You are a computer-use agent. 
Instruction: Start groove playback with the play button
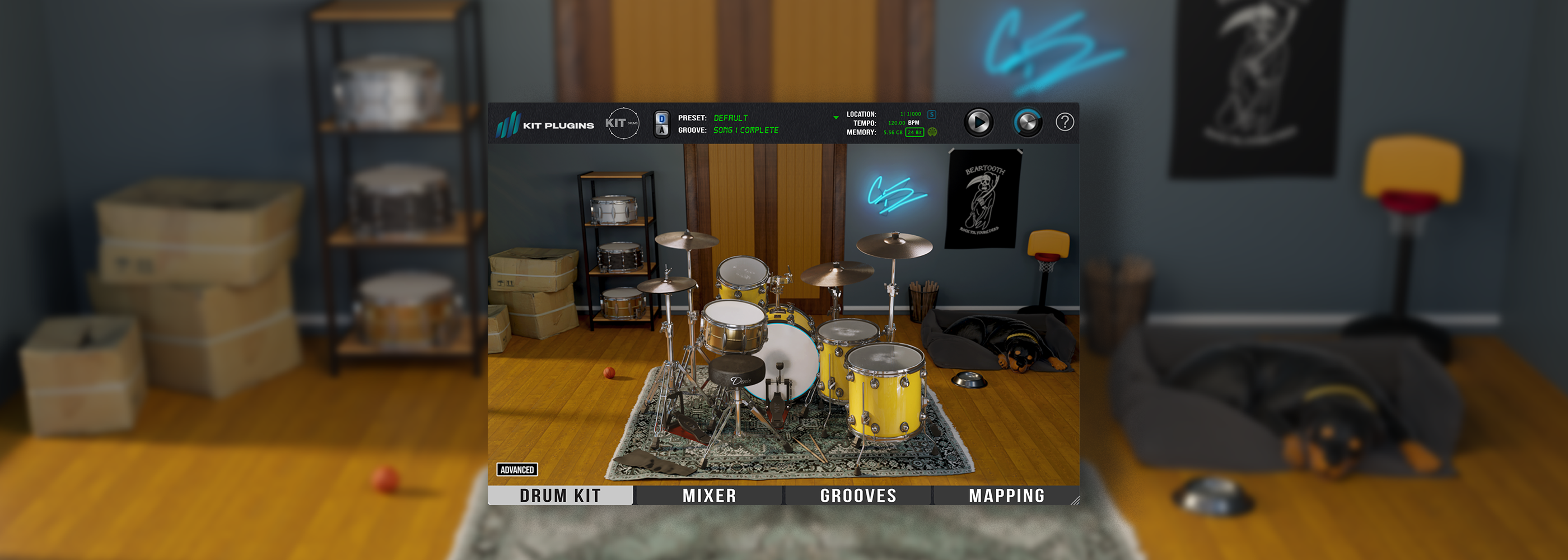(x=978, y=122)
